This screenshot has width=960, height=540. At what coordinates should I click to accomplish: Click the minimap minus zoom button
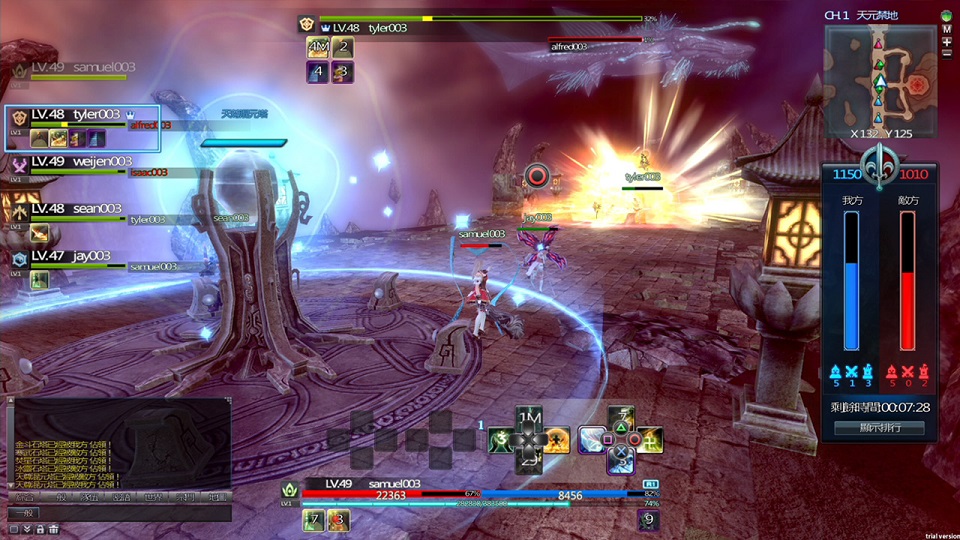click(x=946, y=54)
